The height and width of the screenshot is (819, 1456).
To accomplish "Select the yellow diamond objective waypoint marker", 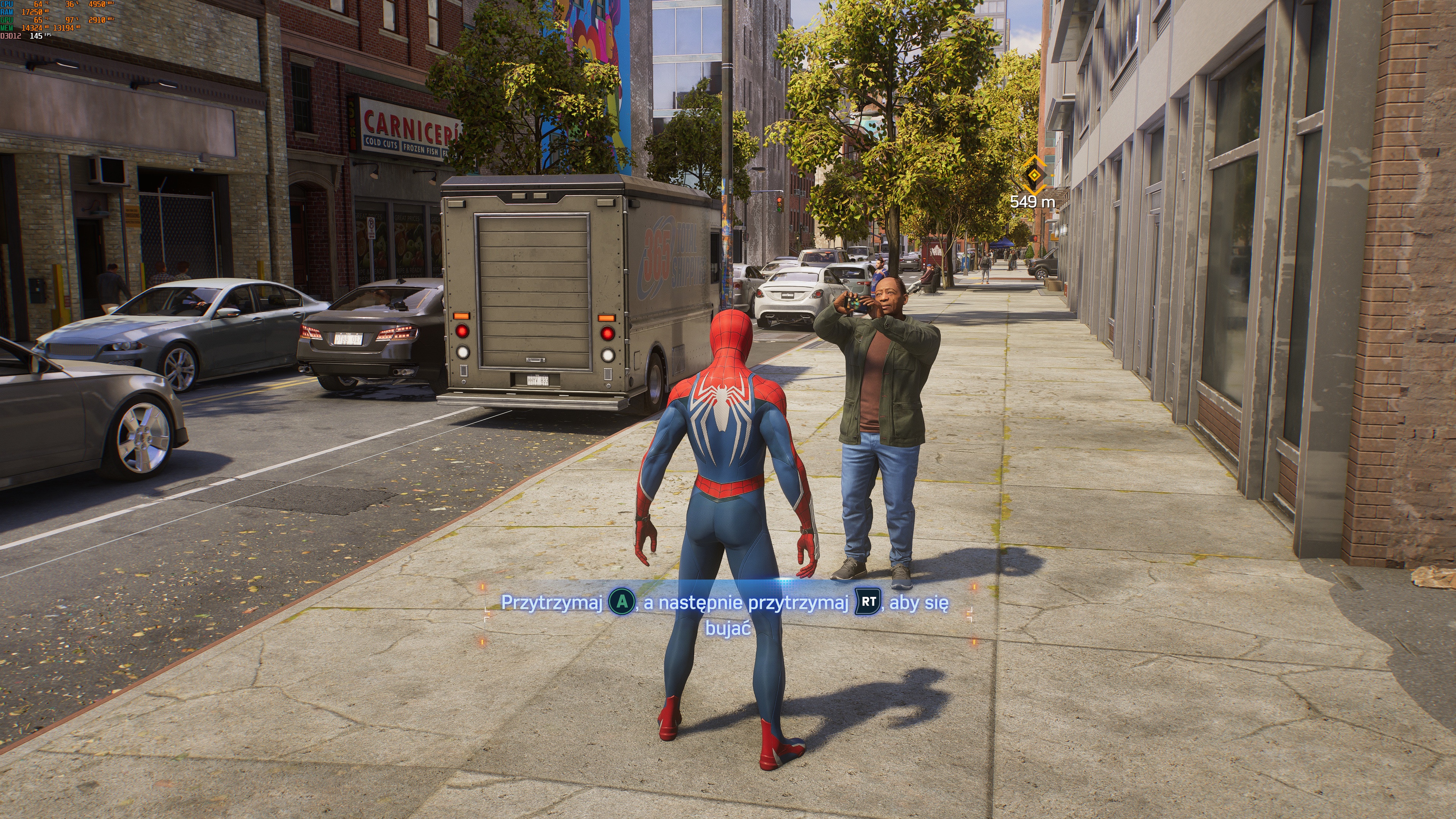I will click(1034, 175).
